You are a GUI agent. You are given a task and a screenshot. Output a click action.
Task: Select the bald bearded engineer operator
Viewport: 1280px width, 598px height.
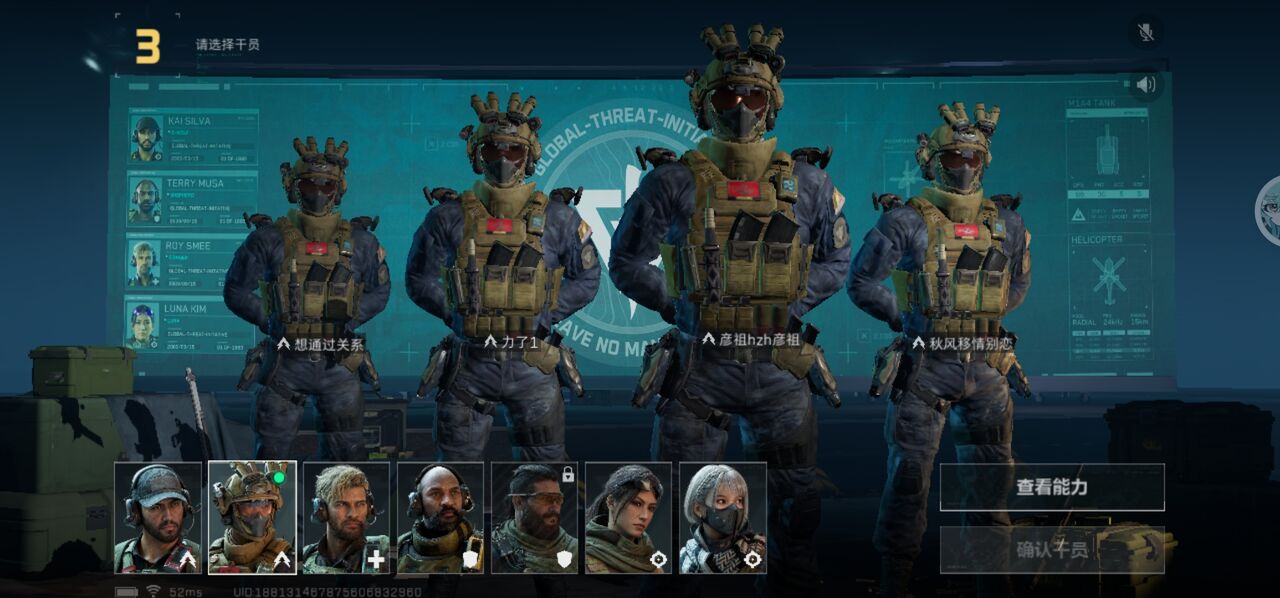[x=440, y=517]
